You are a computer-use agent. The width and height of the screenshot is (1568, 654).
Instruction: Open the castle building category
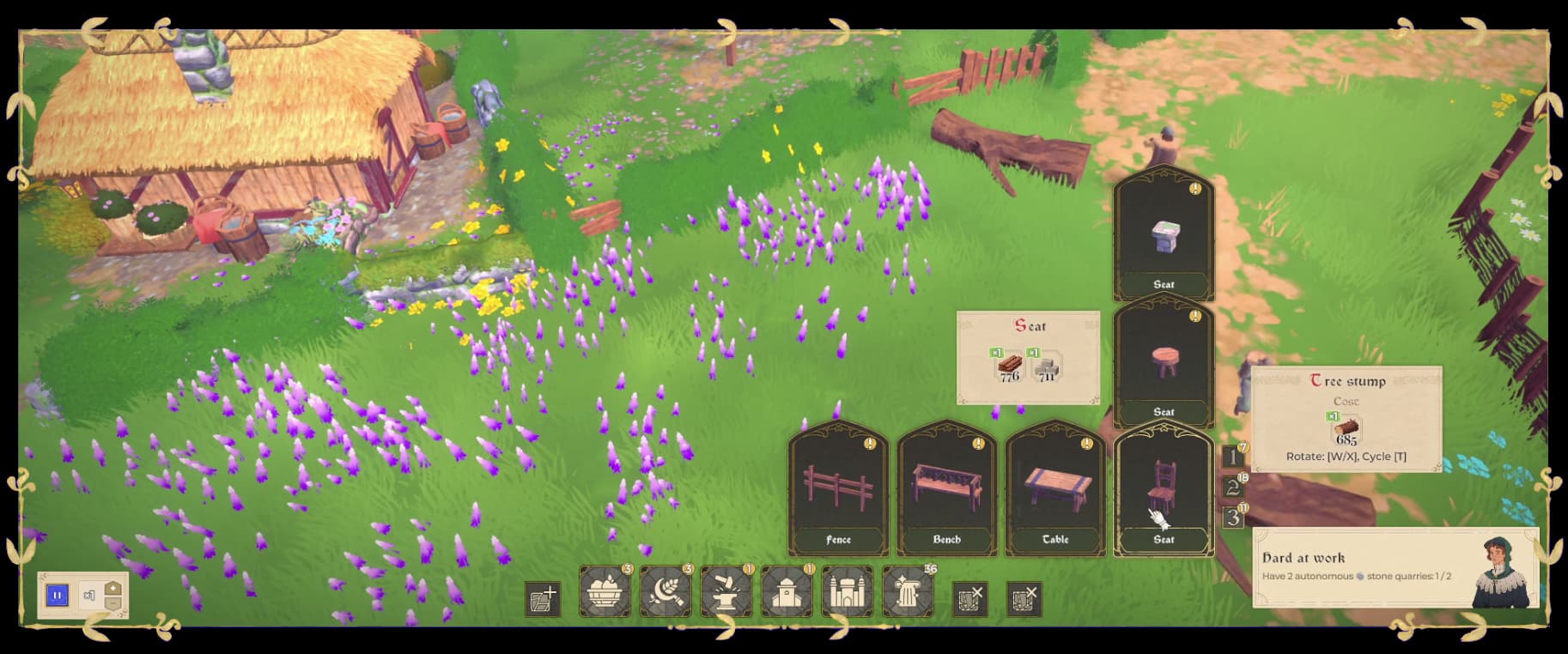pyautogui.click(x=847, y=591)
